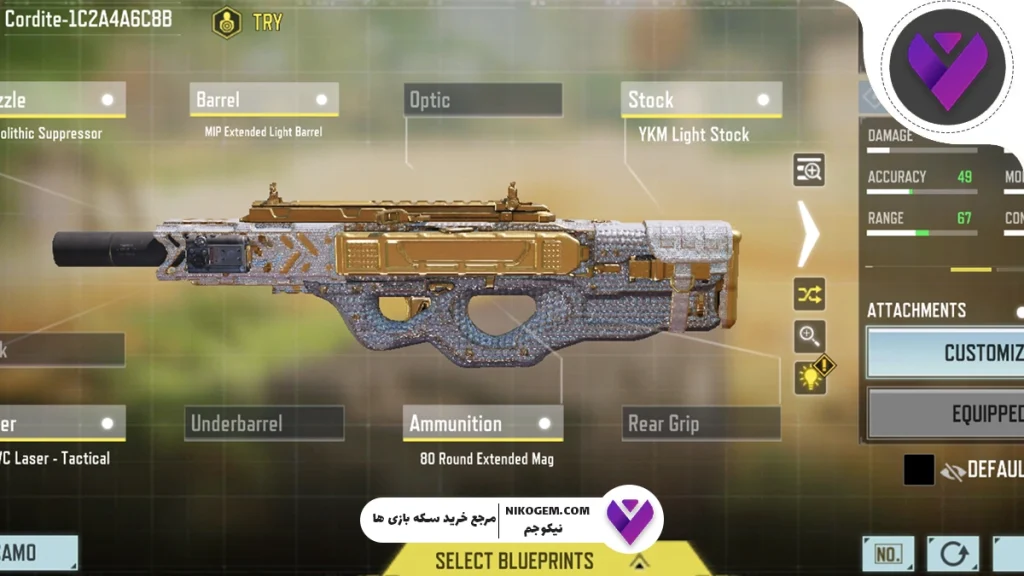The width and height of the screenshot is (1024, 576).
Task: Select the Rear Grip slot
Action: [700, 423]
